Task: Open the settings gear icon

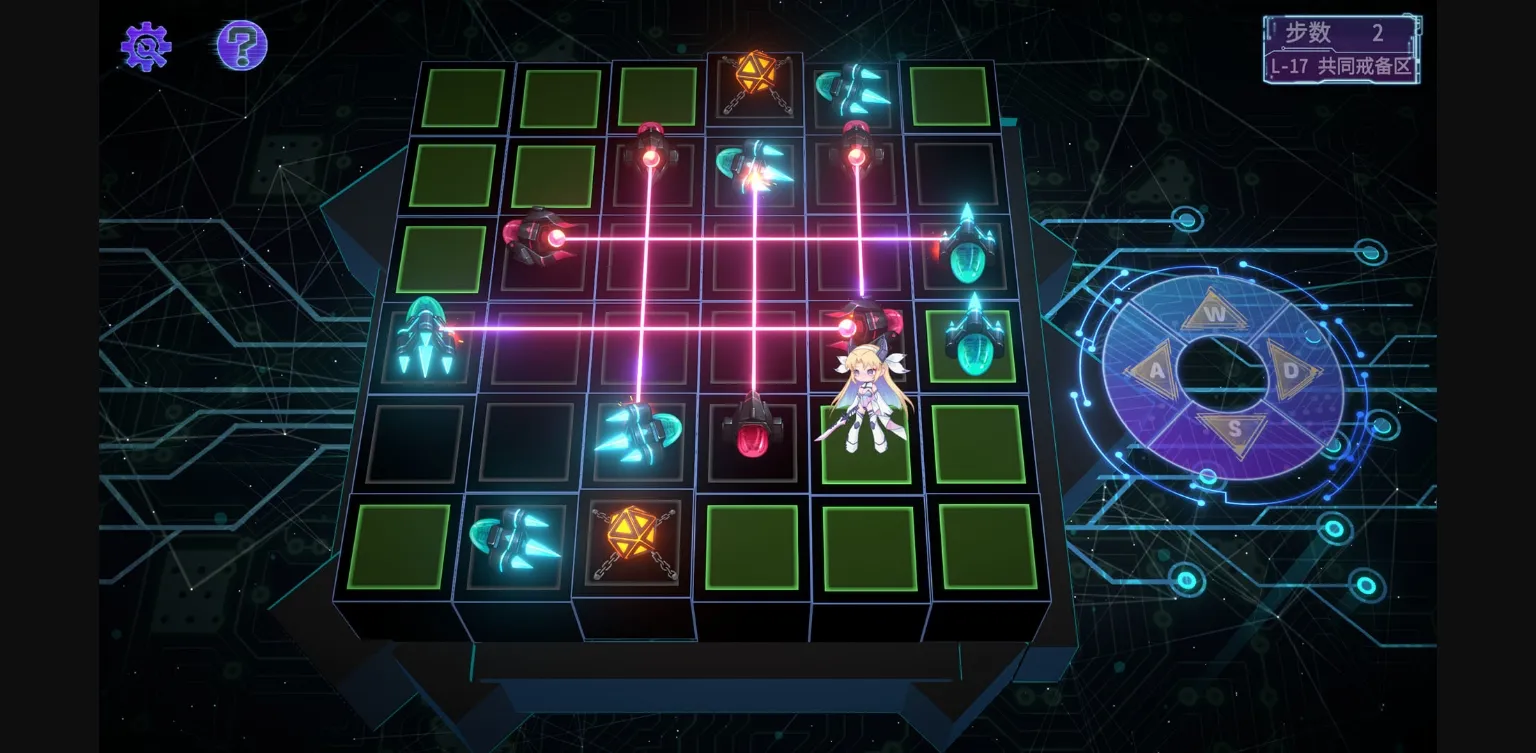Action: [x=145, y=45]
